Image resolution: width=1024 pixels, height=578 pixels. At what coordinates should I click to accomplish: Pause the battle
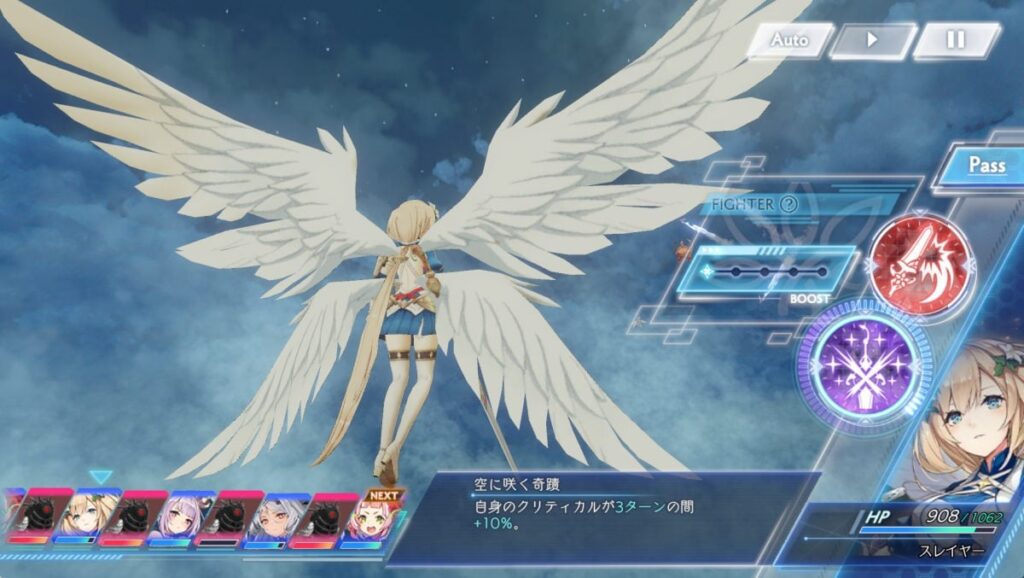(x=956, y=41)
